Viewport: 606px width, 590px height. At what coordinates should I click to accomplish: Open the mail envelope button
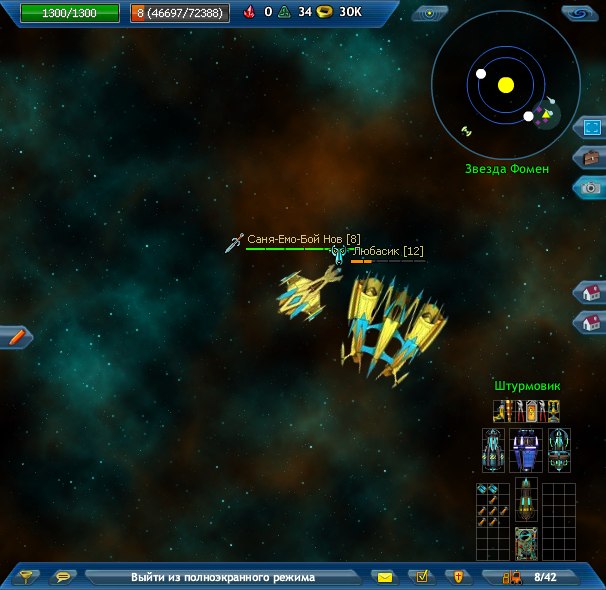(x=385, y=577)
